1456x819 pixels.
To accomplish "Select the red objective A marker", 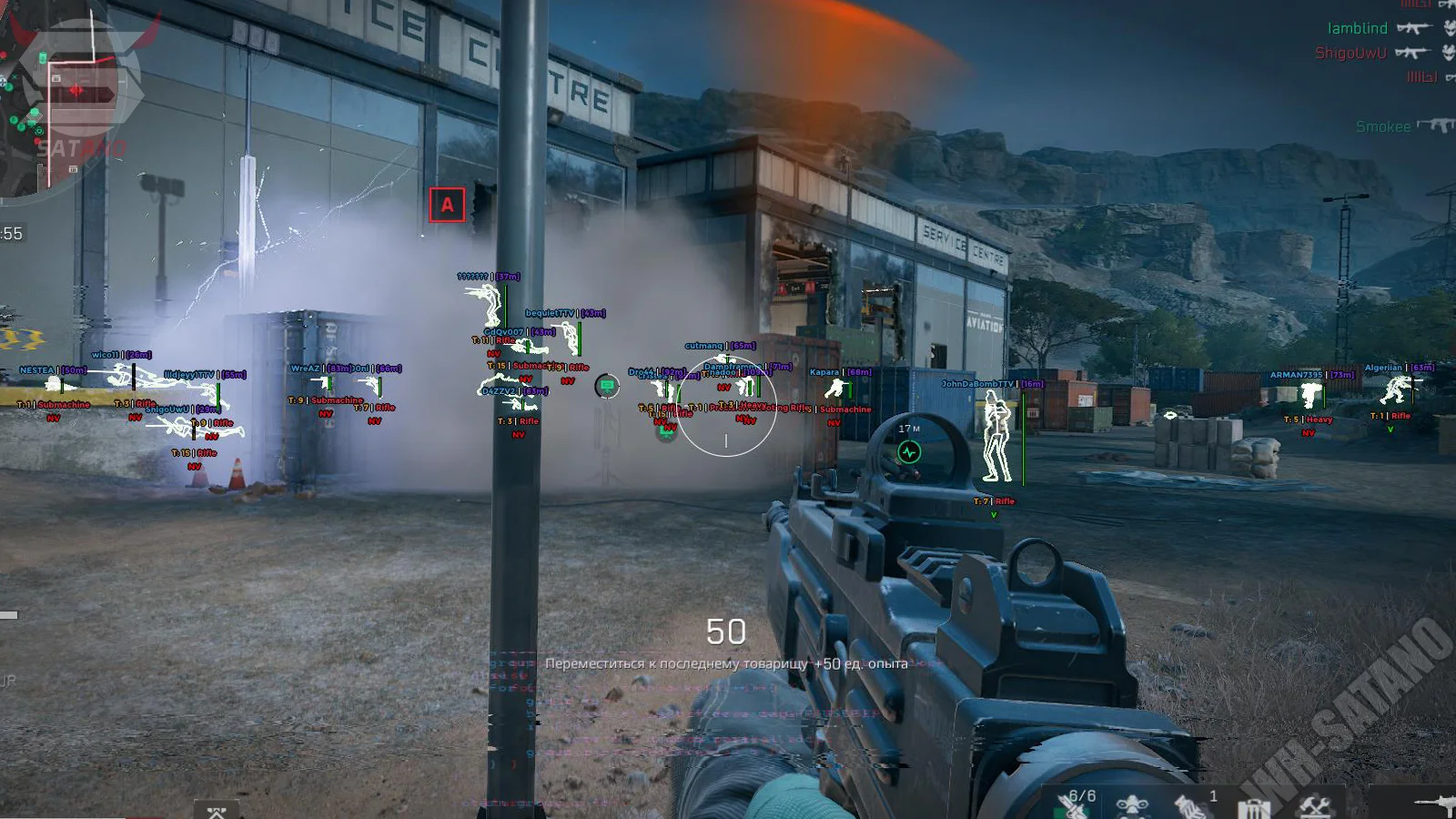I will [x=447, y=205].
